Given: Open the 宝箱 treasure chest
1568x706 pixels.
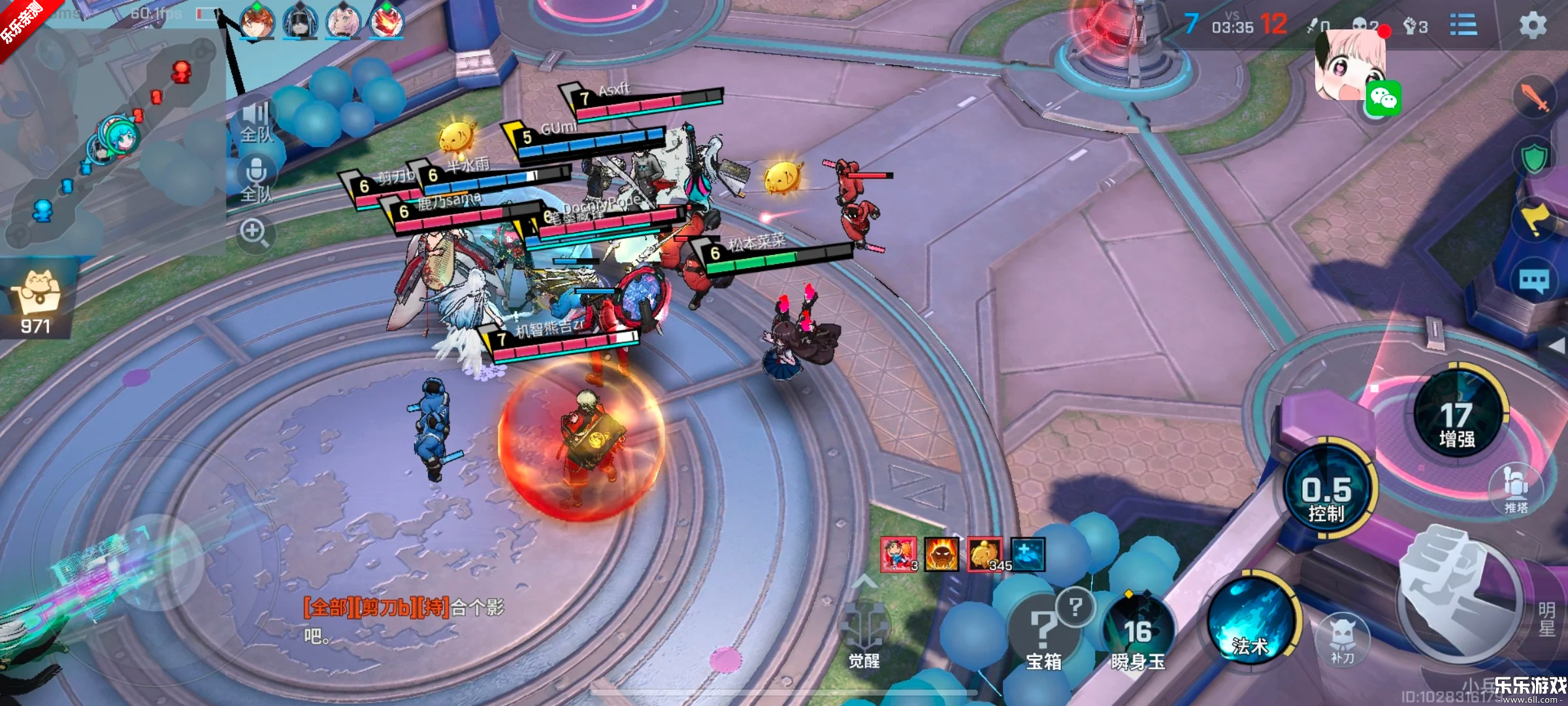Looking at the screenshot, I should click(x=1043, y=634).
